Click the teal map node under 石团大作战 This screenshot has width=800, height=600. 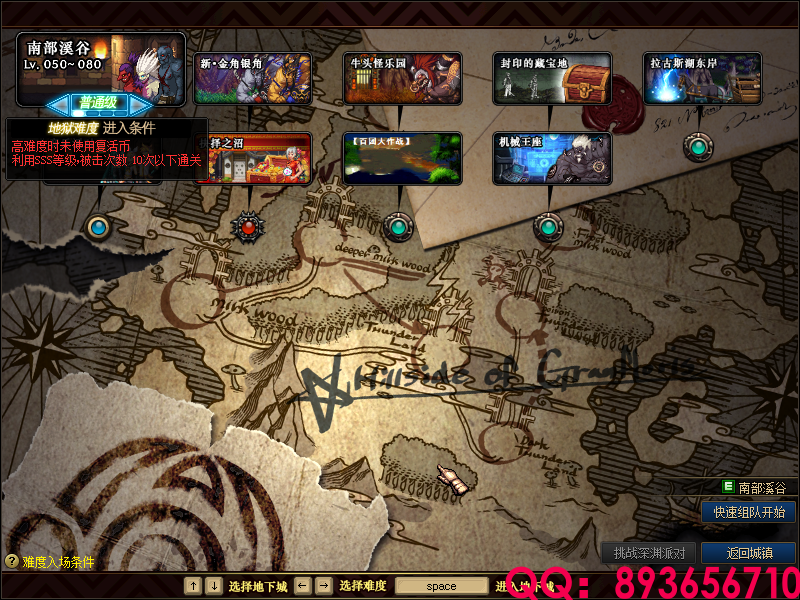[x=398, y=227]
